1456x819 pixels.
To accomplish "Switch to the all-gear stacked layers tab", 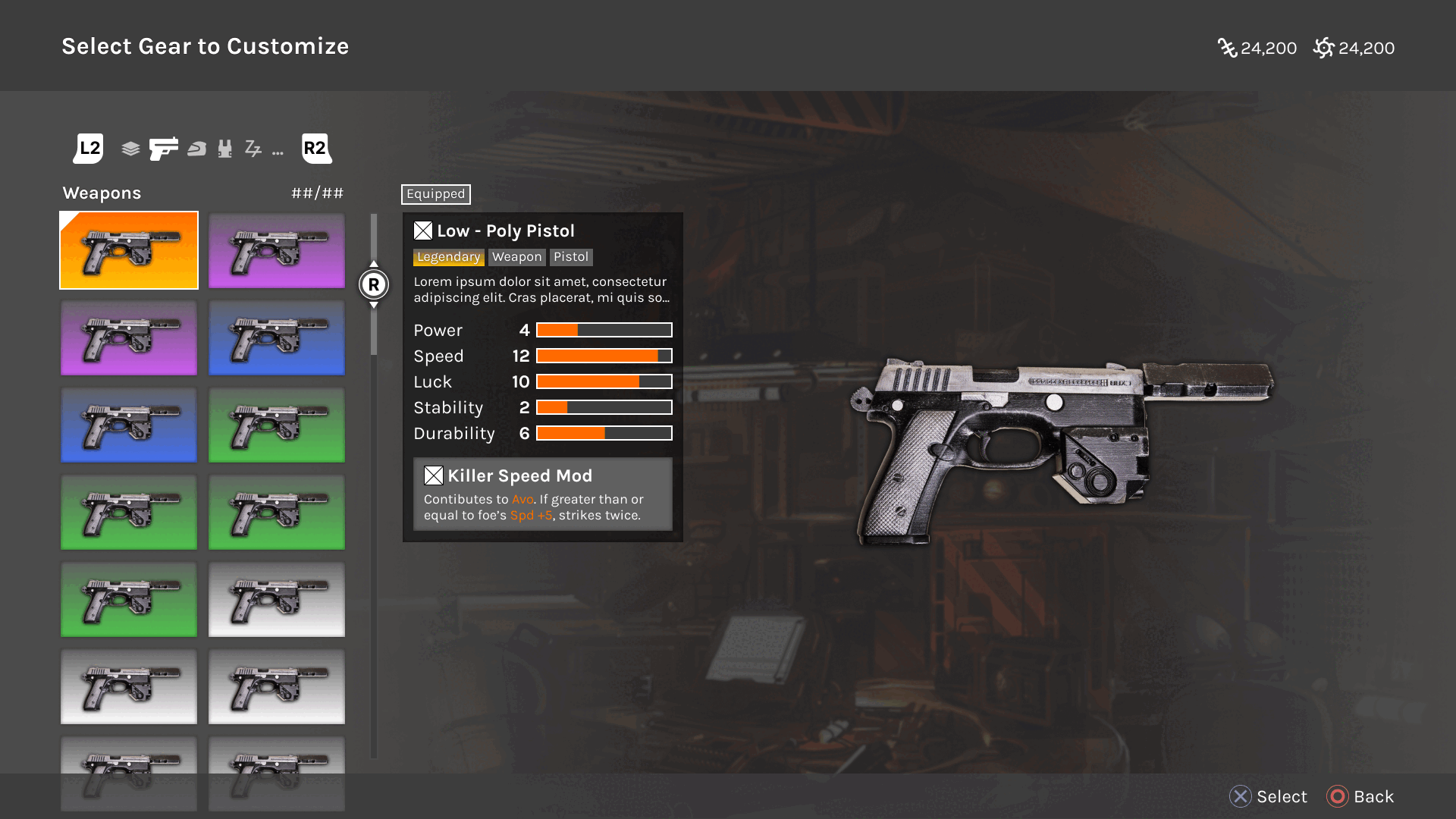I will (130, 149).
